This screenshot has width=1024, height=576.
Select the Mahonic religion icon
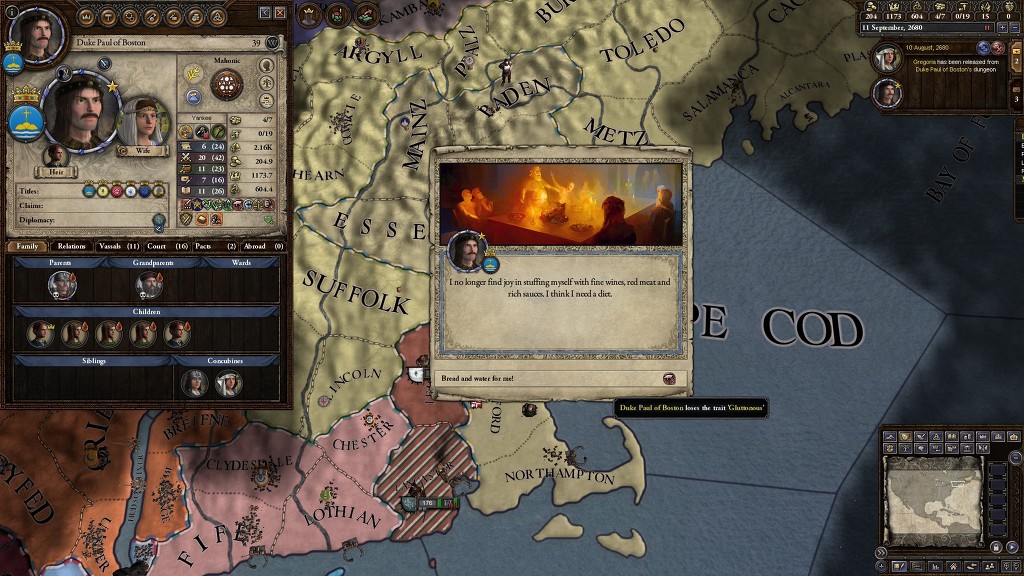[x=227, y=84]
